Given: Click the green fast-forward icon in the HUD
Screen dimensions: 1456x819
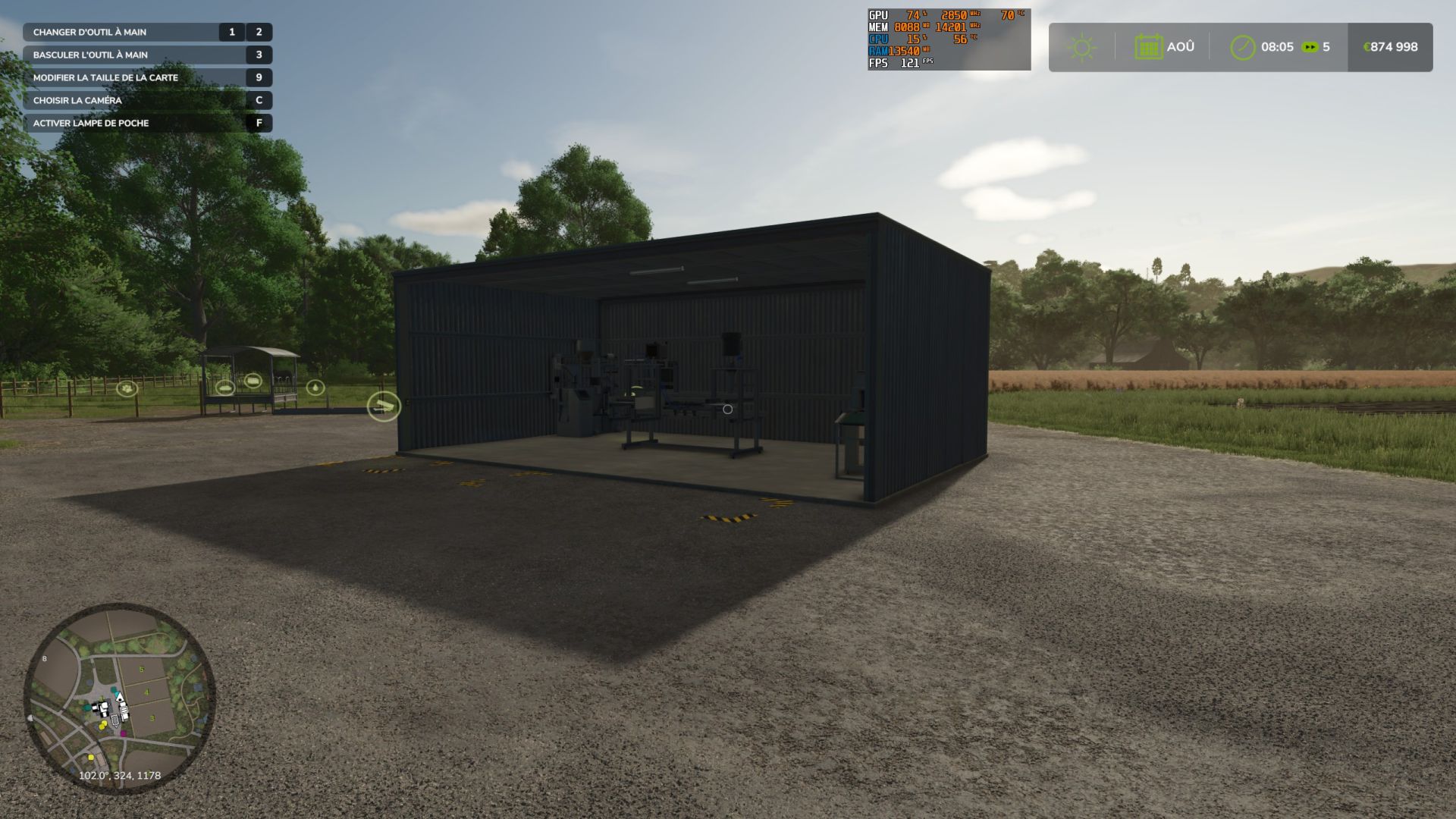Looking at the screenshot, I should pos(1308,47).
